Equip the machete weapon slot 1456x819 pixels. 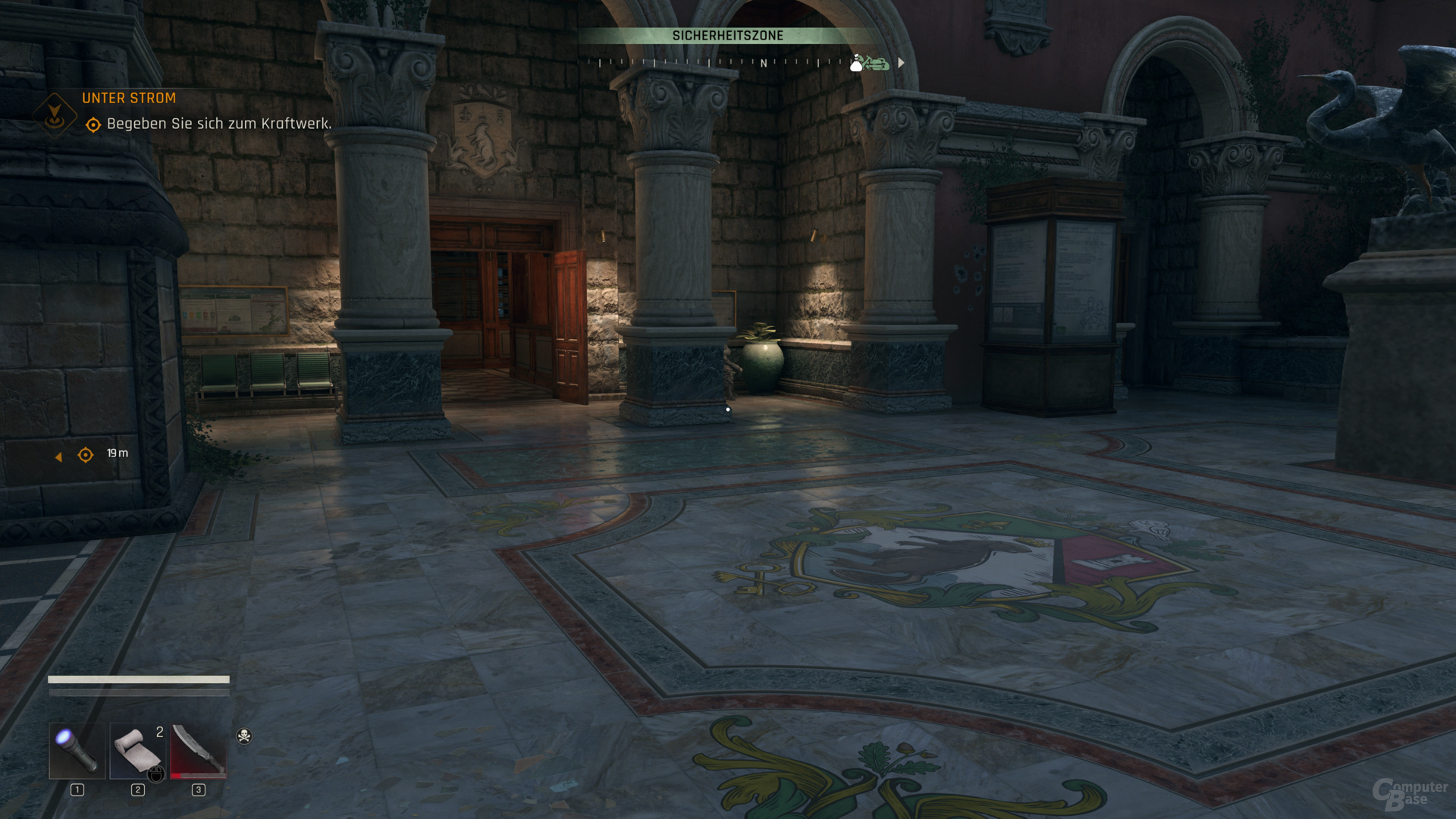pyautogui.click(x=199, y=751)
